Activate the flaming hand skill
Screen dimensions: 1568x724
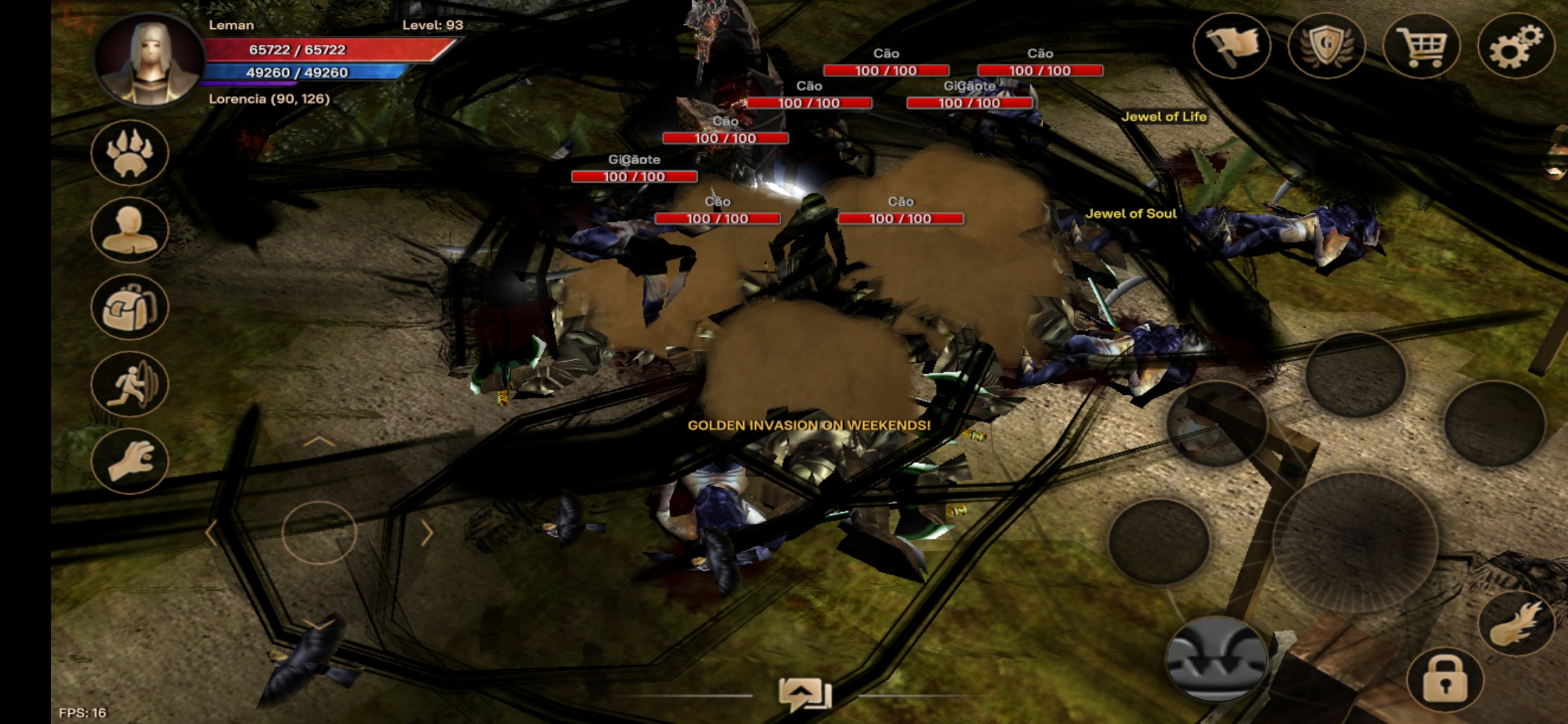click(1515, 623)
